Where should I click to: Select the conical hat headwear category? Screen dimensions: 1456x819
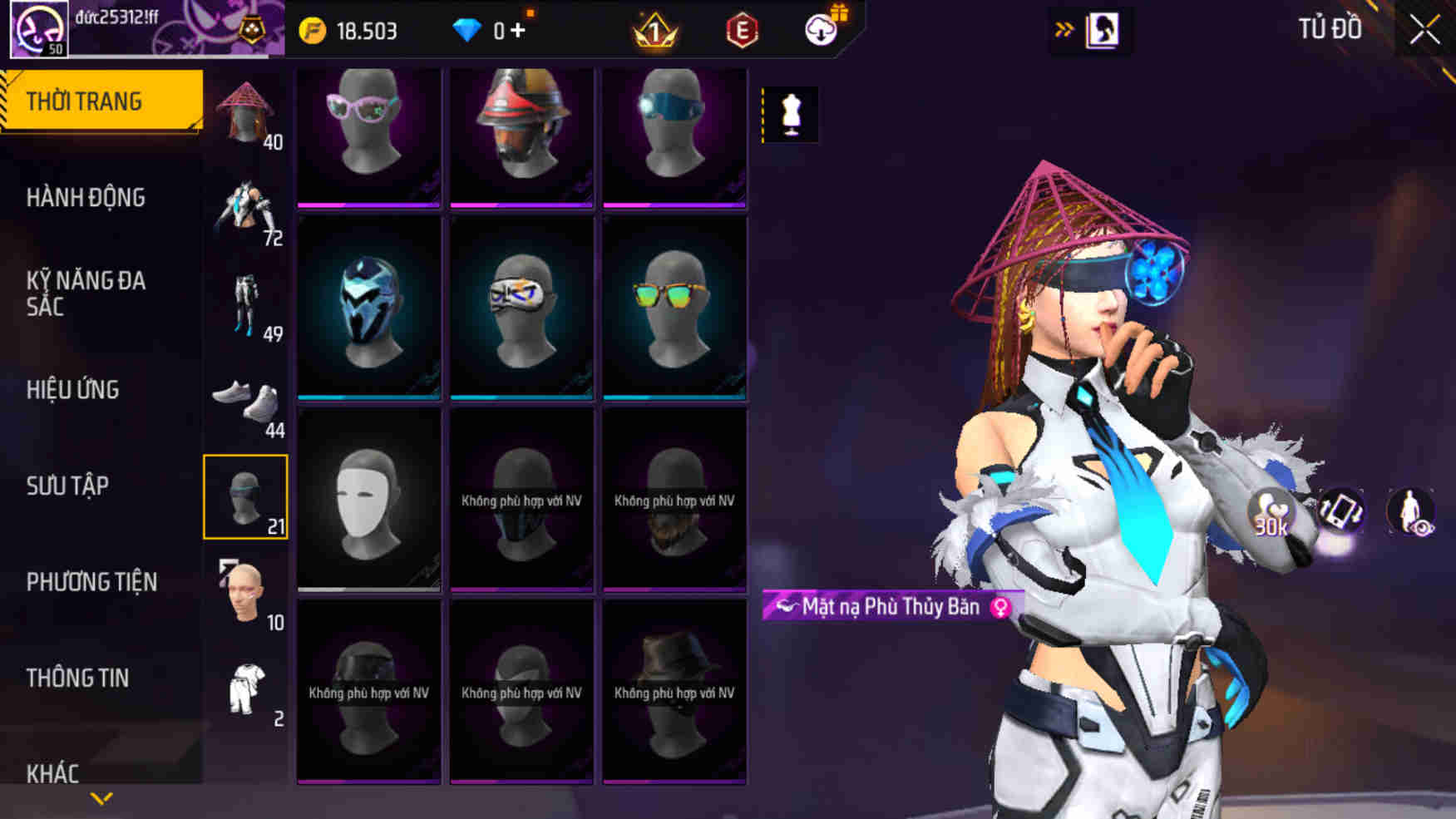pos(245,114)
